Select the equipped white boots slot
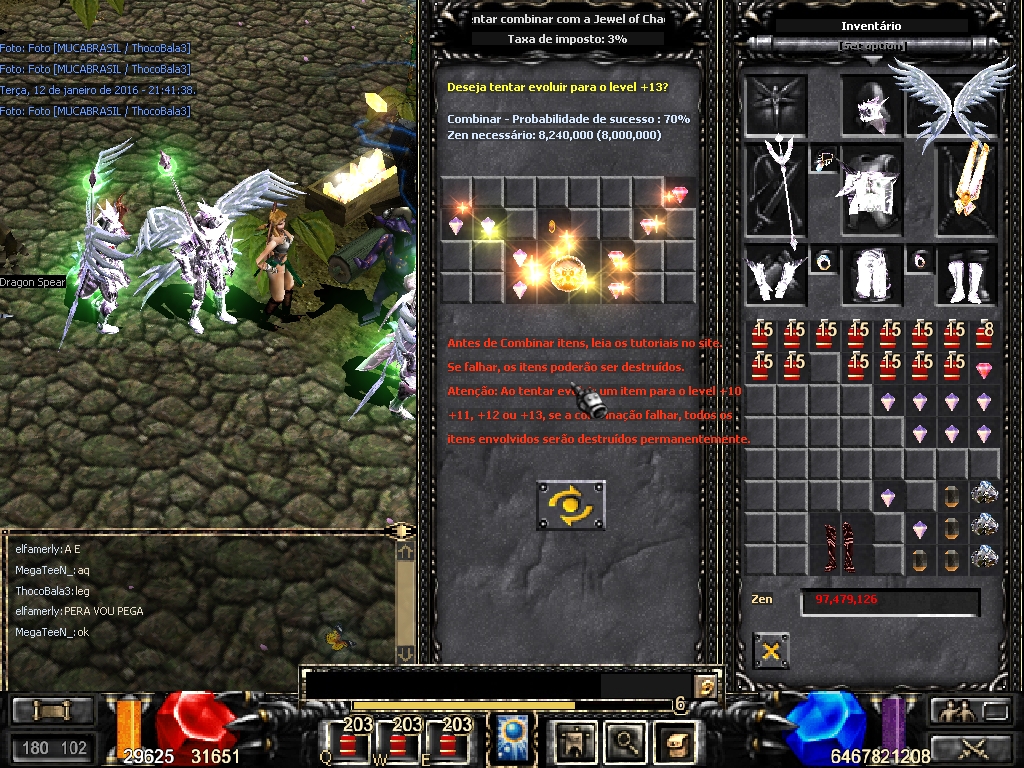 click(968, 275)
